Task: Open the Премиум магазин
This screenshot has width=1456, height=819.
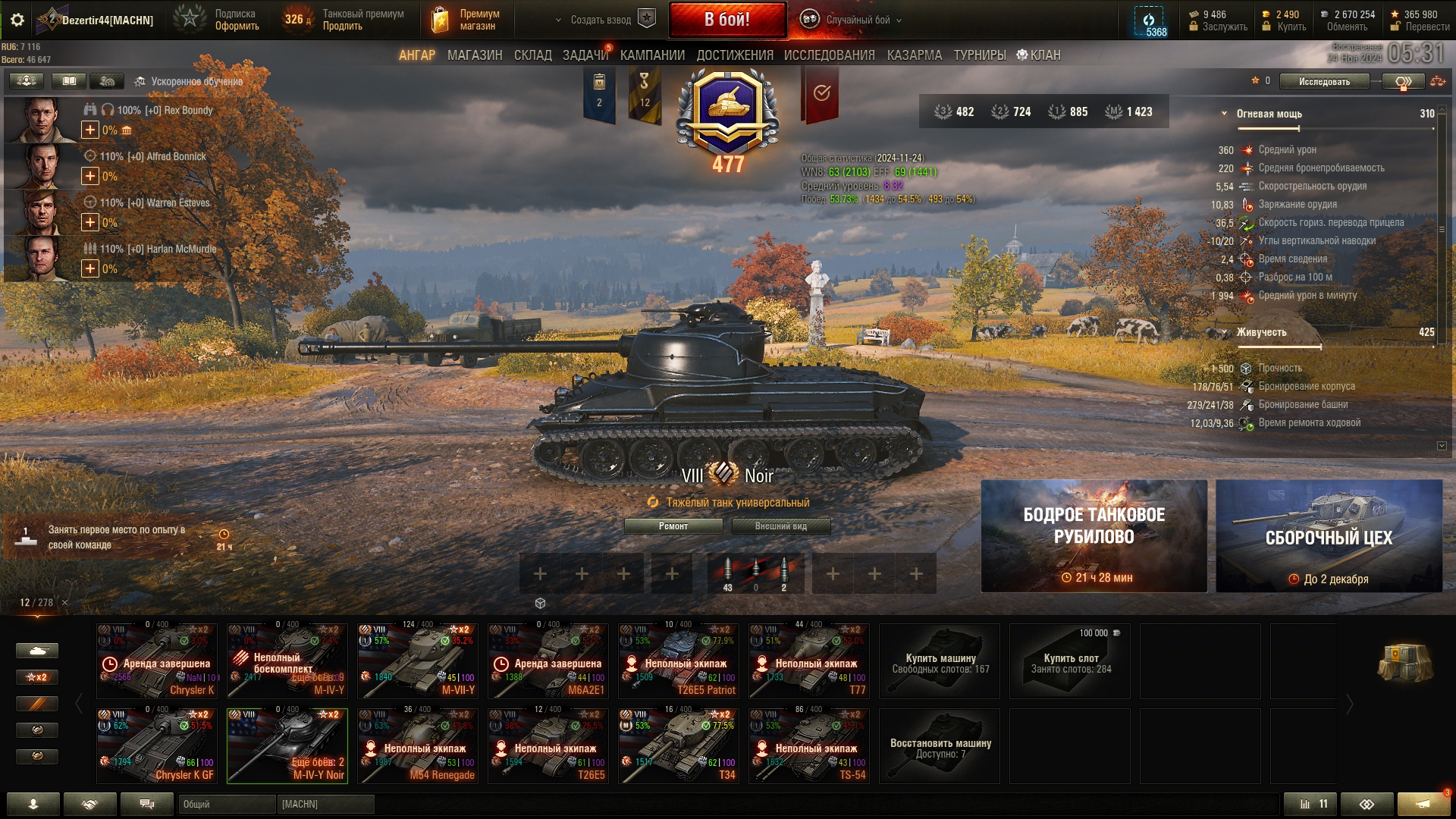Action: [466, 20]
